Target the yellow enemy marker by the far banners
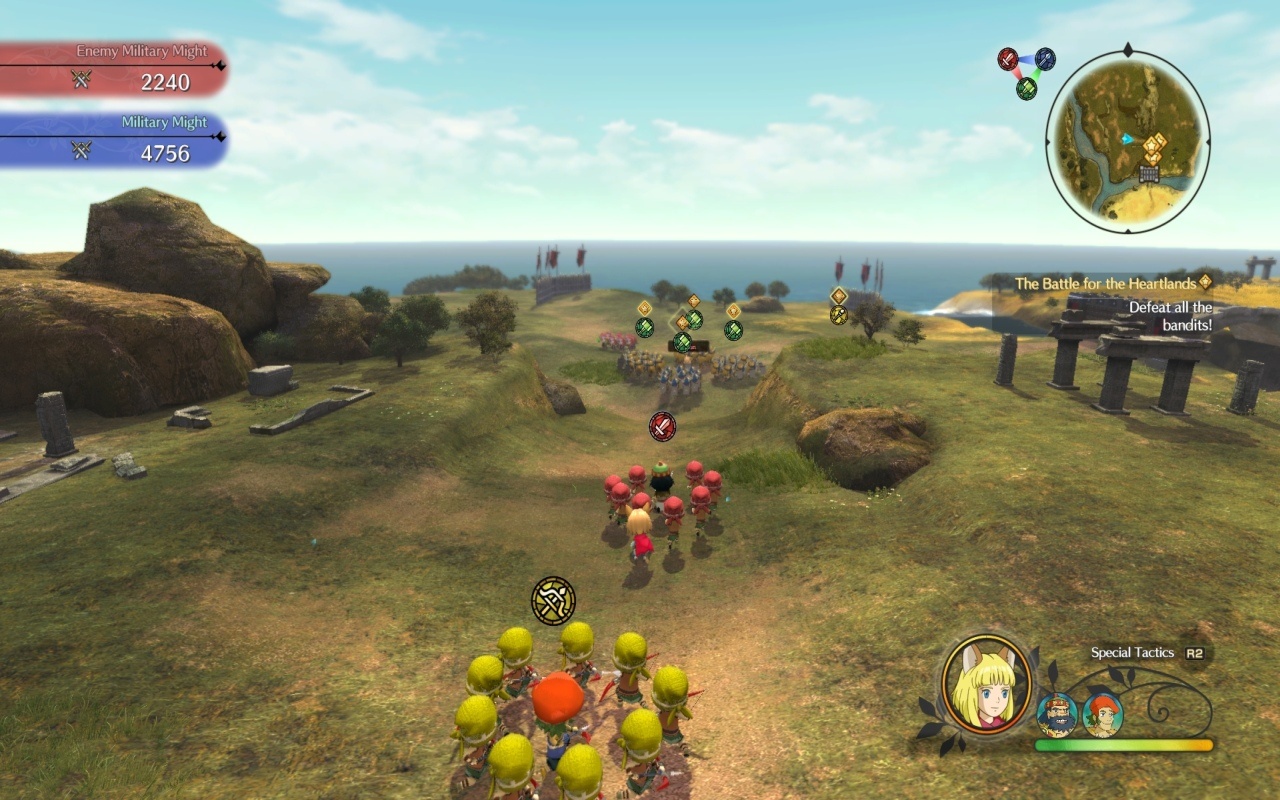The width and height of the screenshot is (1280, 800). 839,314
